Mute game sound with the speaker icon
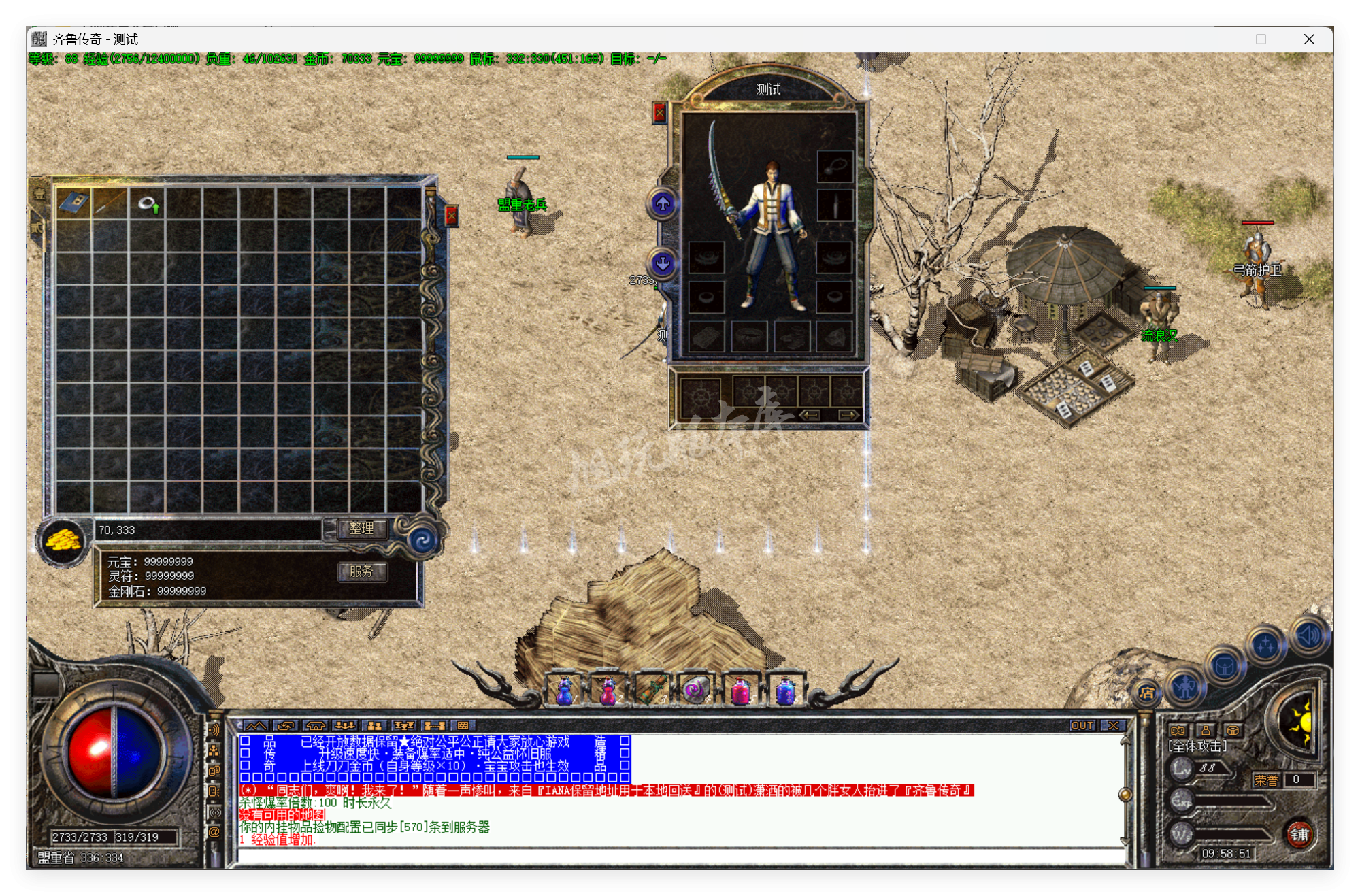The height and width of the screenshot is (896, 1360). 1308,634
